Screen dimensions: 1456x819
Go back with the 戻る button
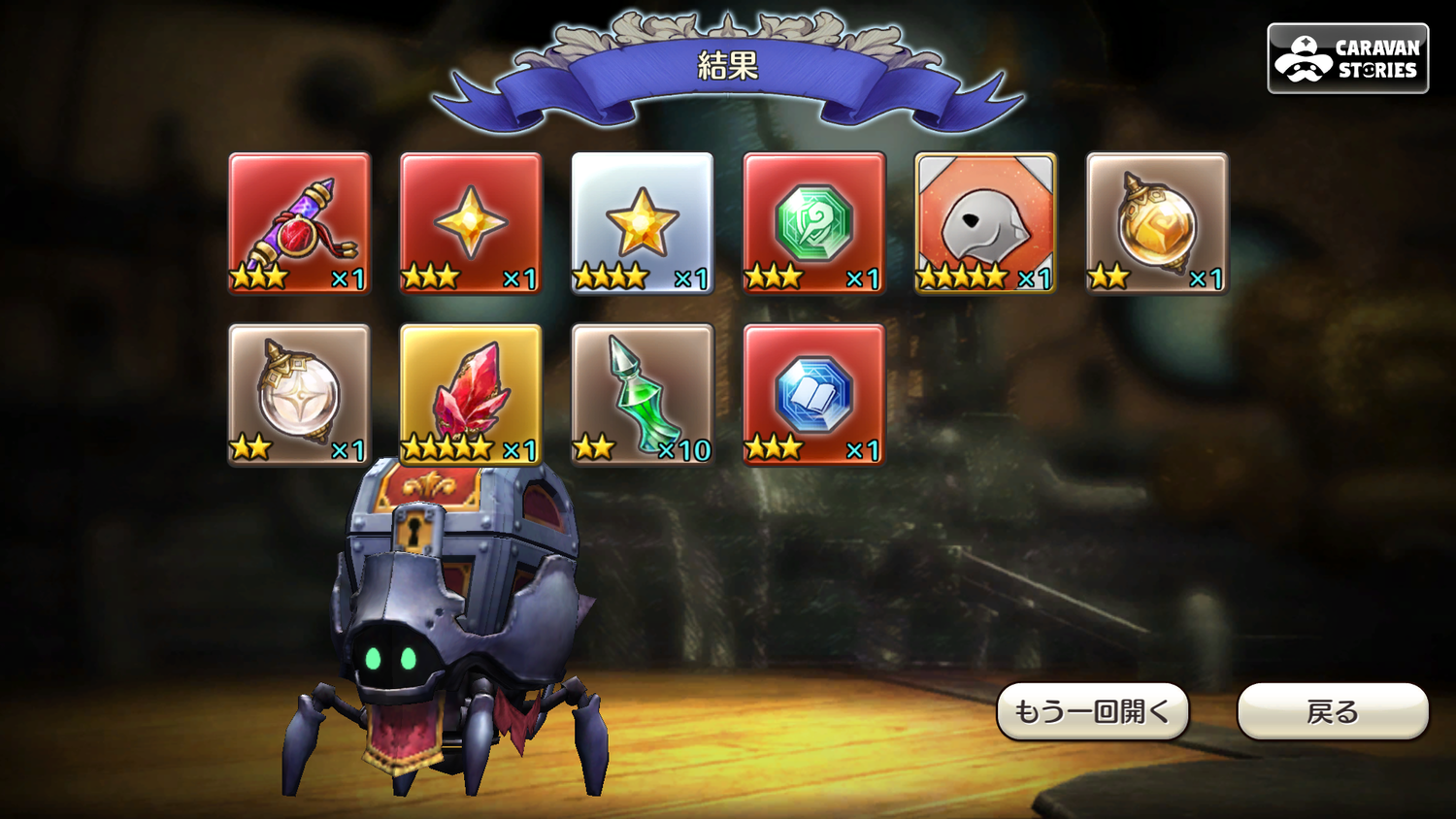click(x=1332, y=711)
